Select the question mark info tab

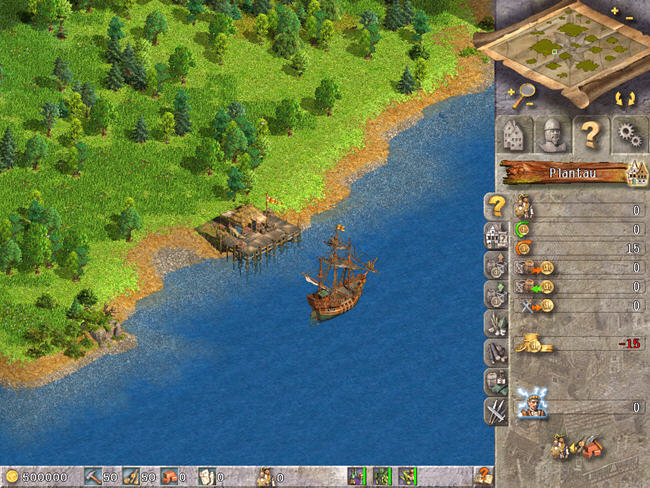[x=590, y=134]
